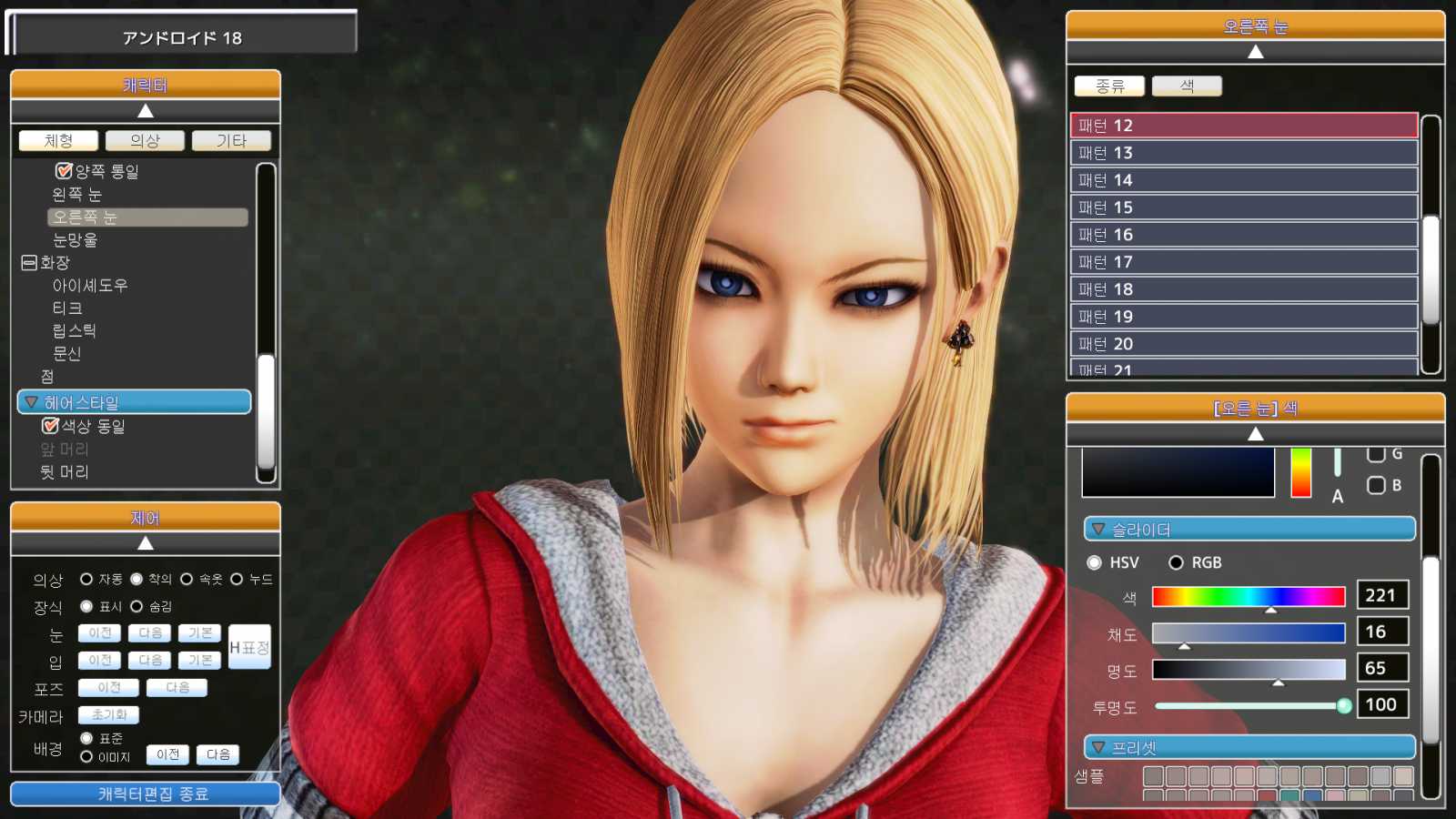Reset the camera with the 초기화 button

pos(107,715)
